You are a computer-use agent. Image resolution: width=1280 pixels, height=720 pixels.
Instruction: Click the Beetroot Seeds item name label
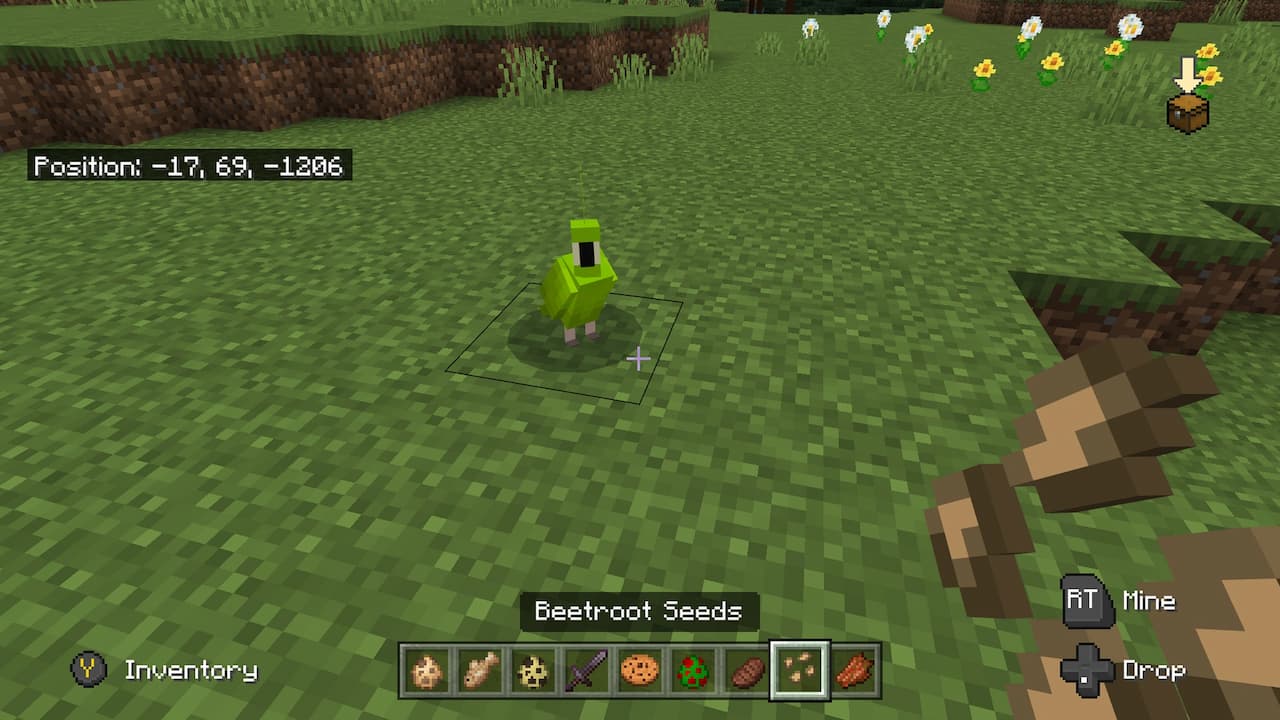click(x=639, y=612)
